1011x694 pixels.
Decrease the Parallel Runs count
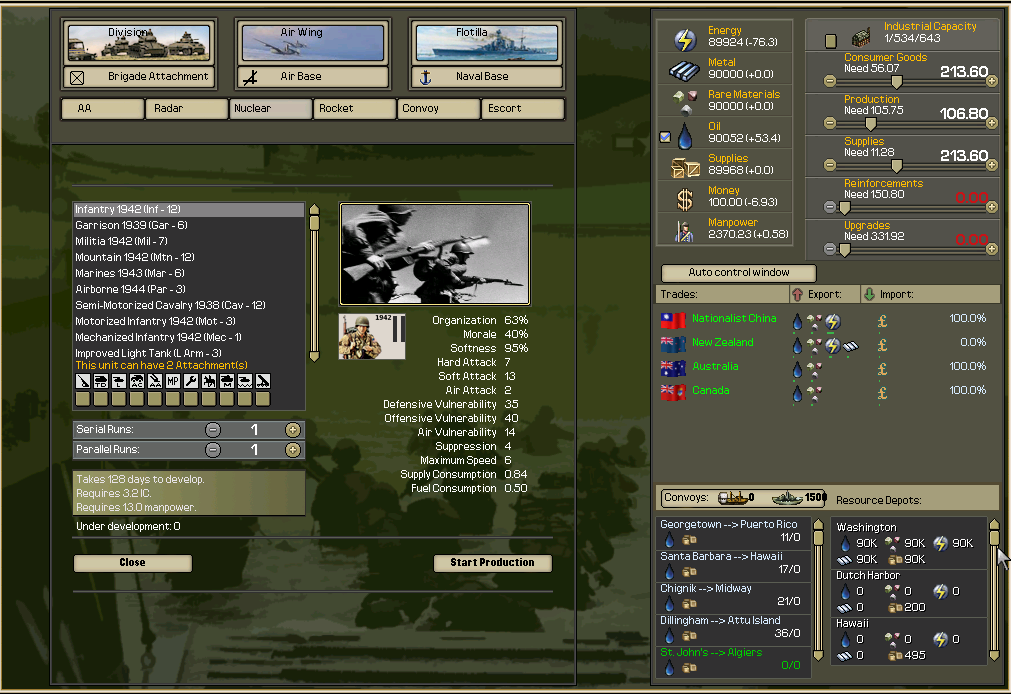tap(213, 450)
